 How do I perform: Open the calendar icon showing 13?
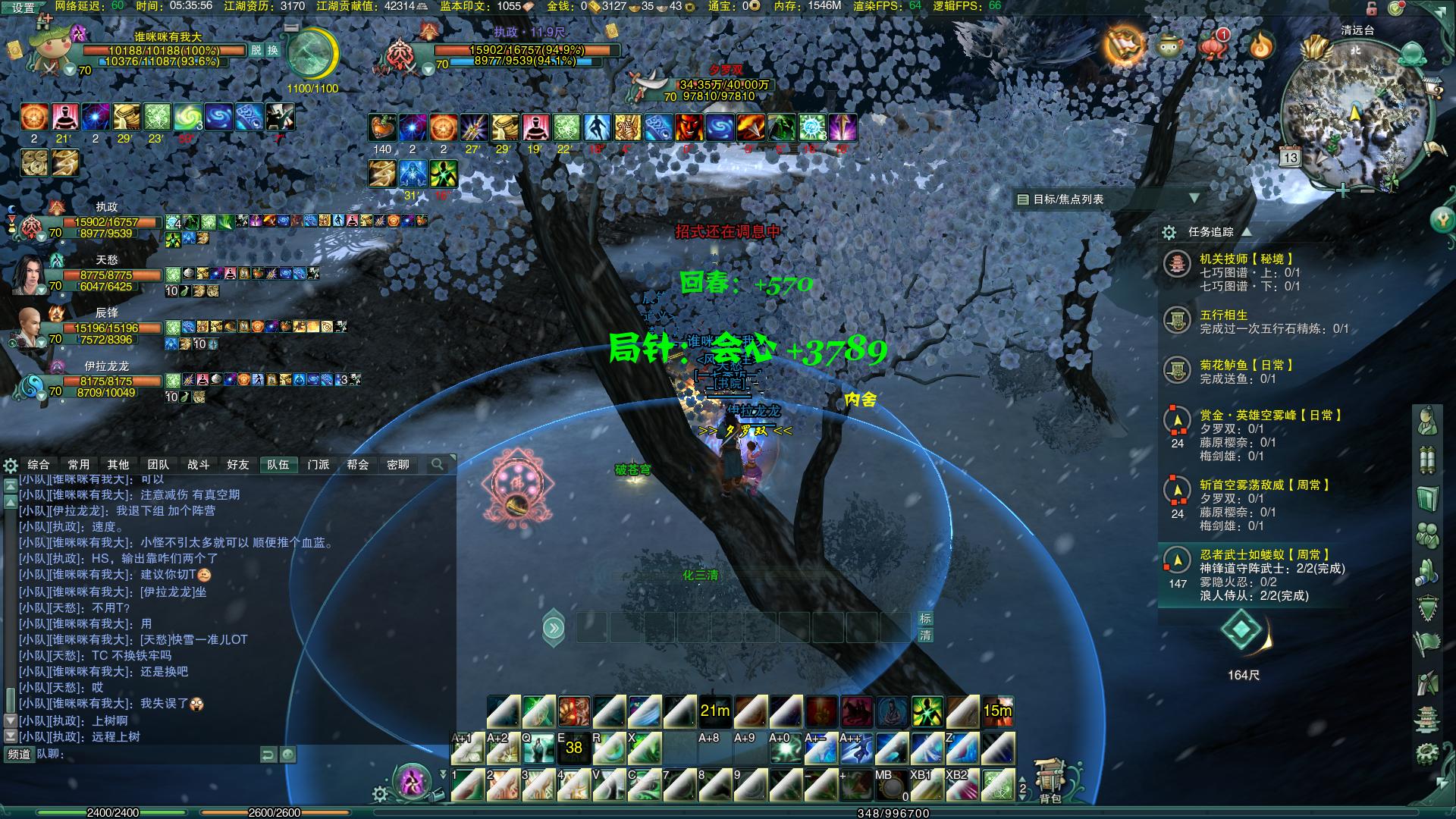[x=1290, y=157]
